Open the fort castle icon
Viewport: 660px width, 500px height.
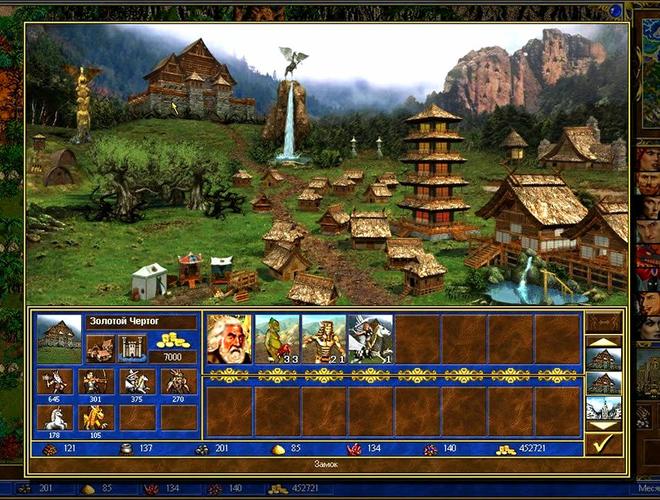pos(132,348)
